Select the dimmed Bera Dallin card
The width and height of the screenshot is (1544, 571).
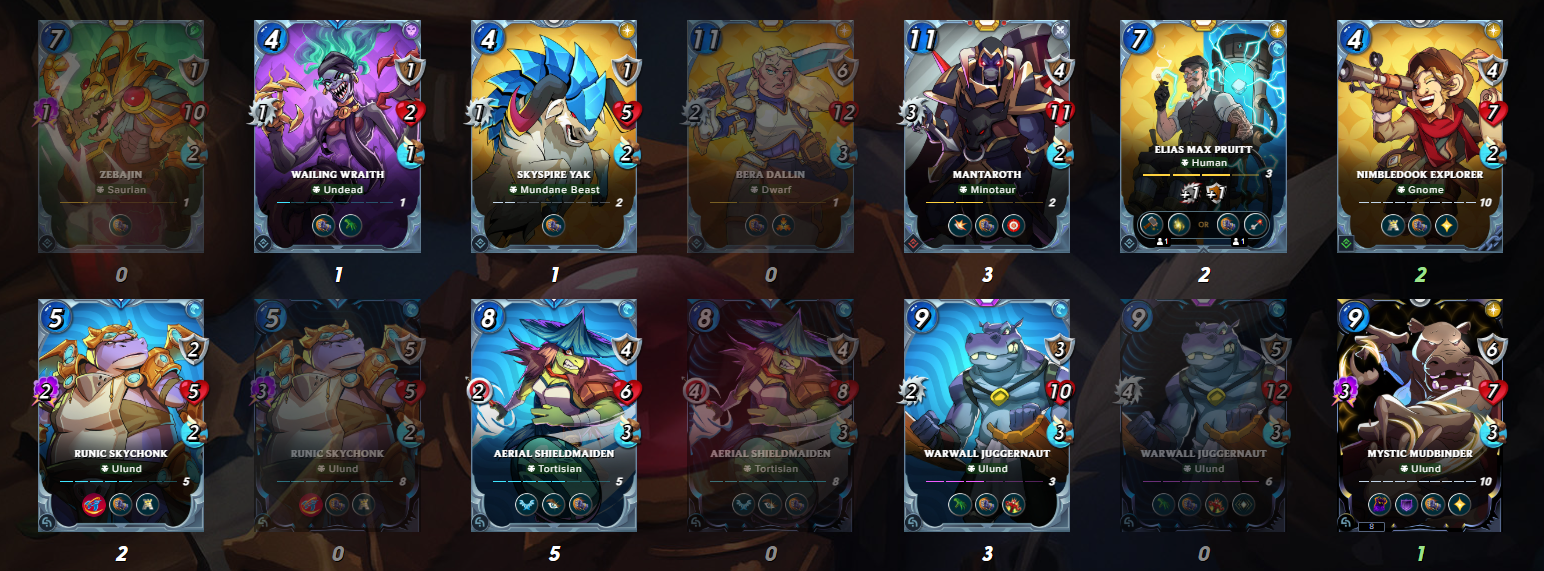(x=771, y=136)
